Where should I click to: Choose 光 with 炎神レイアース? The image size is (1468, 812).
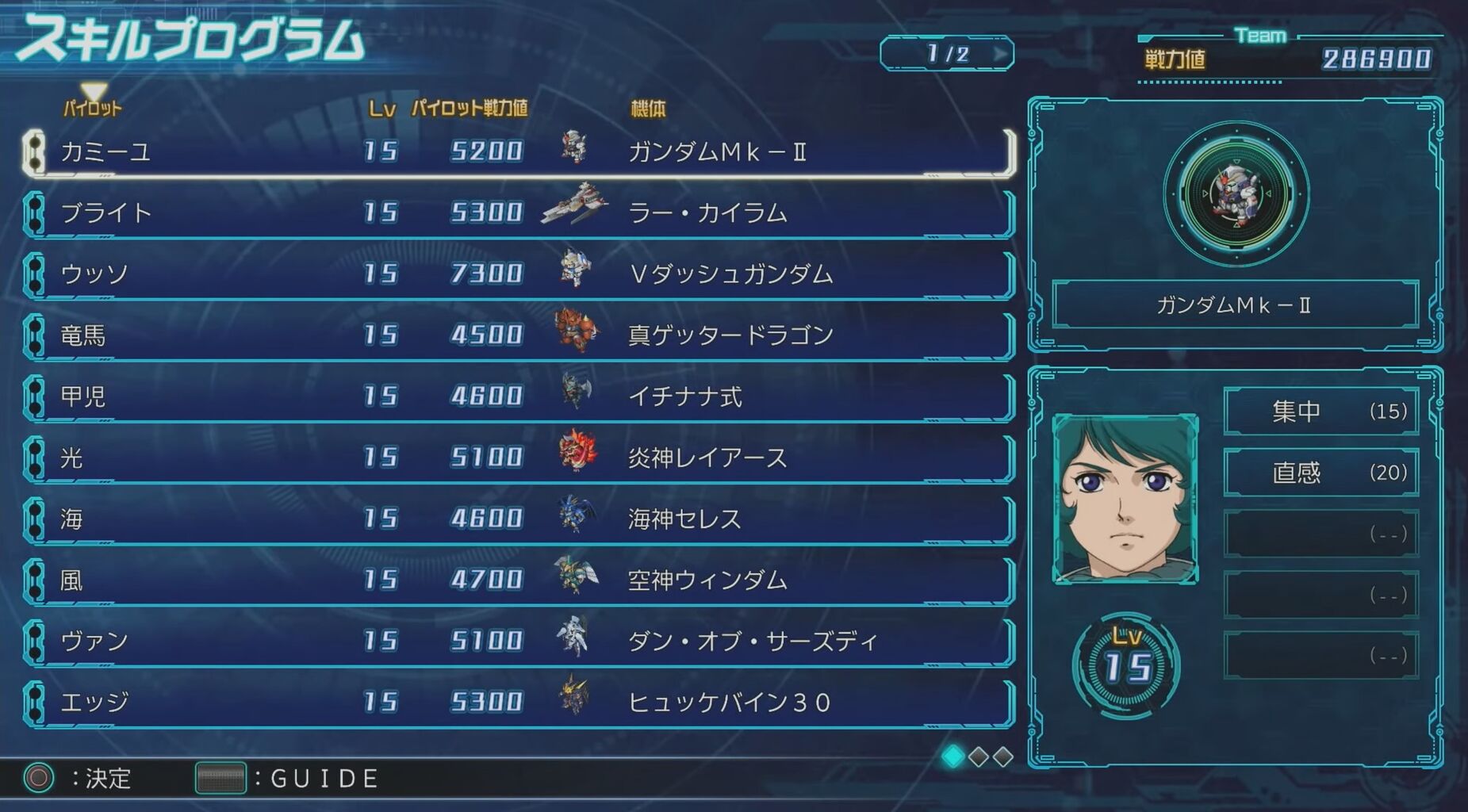click(x=516, y=457)
